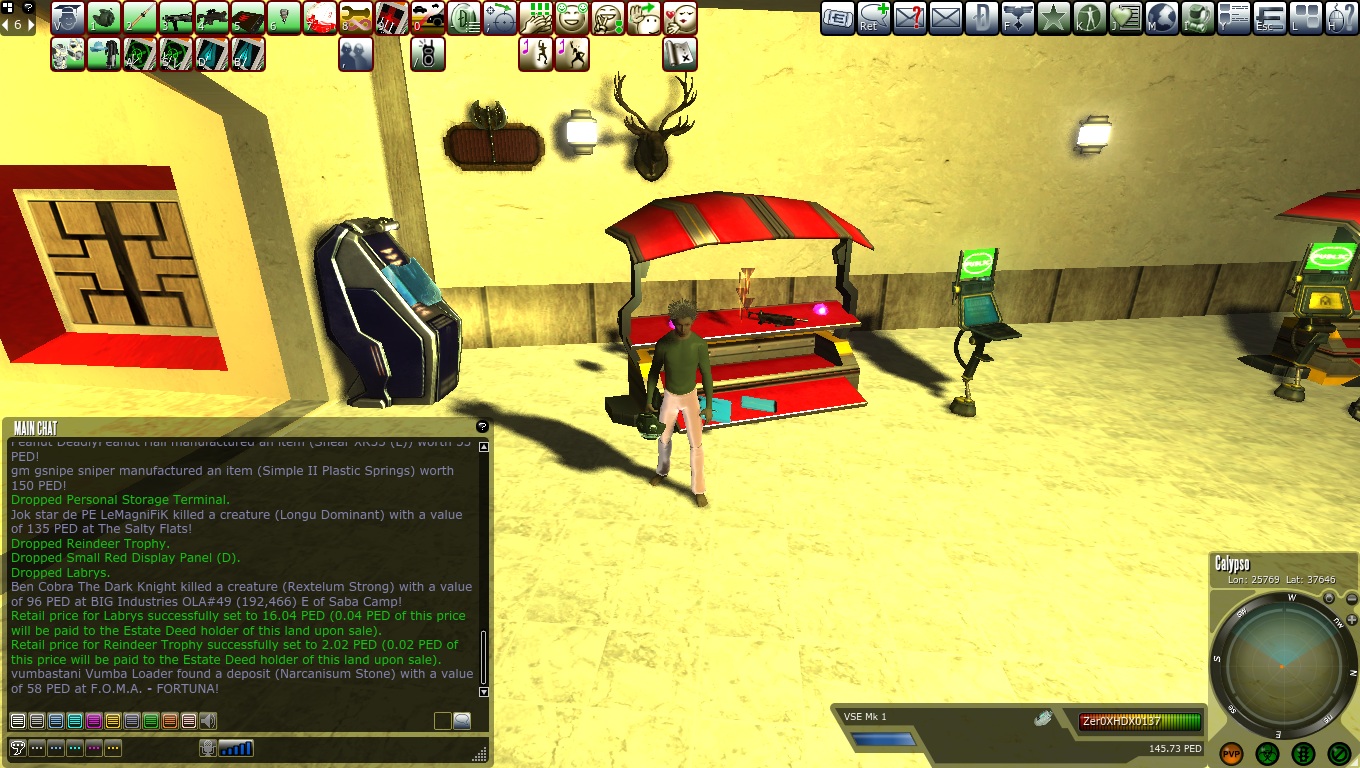The height and width of the screenshot is (768, 1360).
Task: Open the green heart list button
Action: point(1126,18)
